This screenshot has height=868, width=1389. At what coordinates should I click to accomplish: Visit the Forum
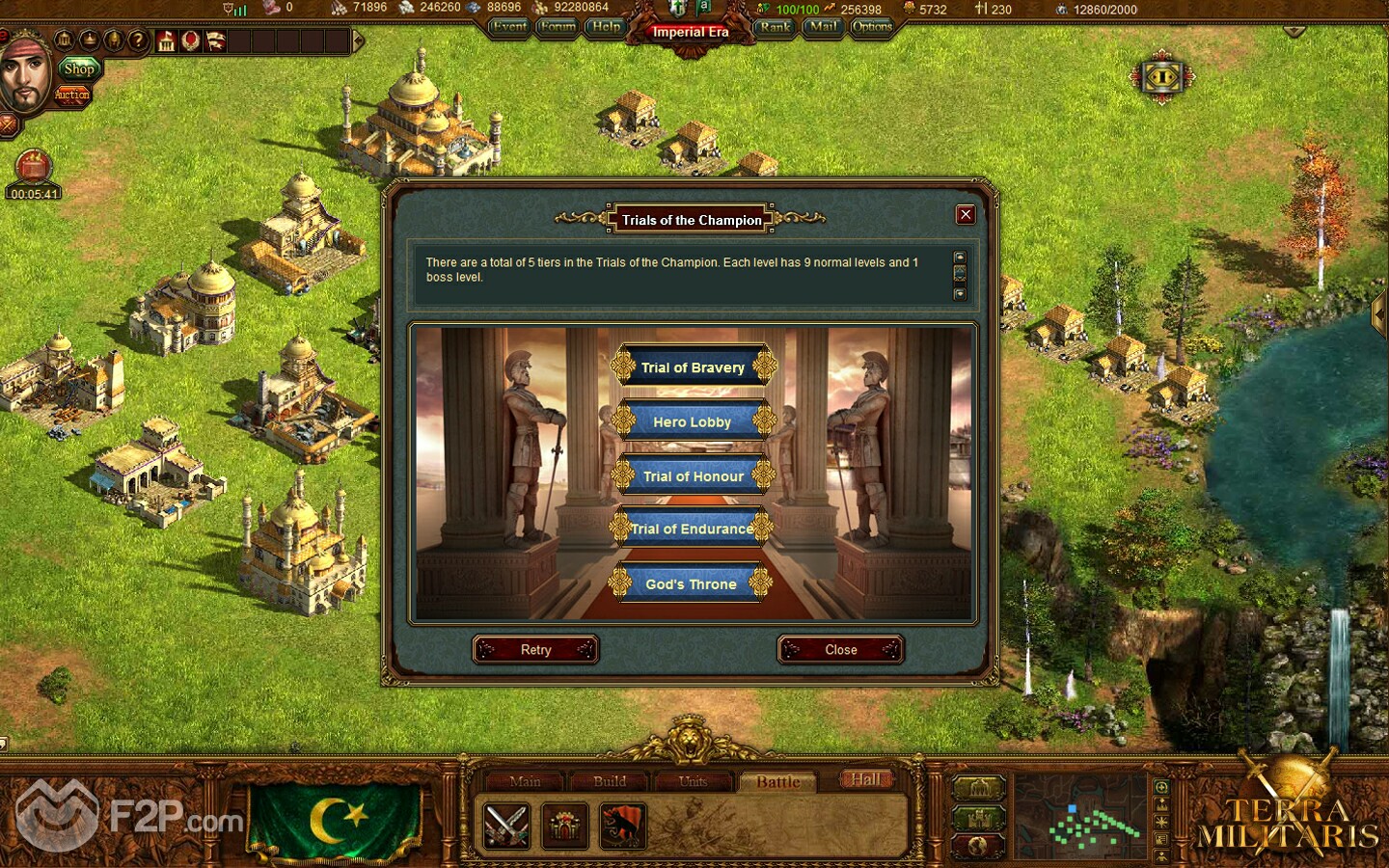pos(558,27)
